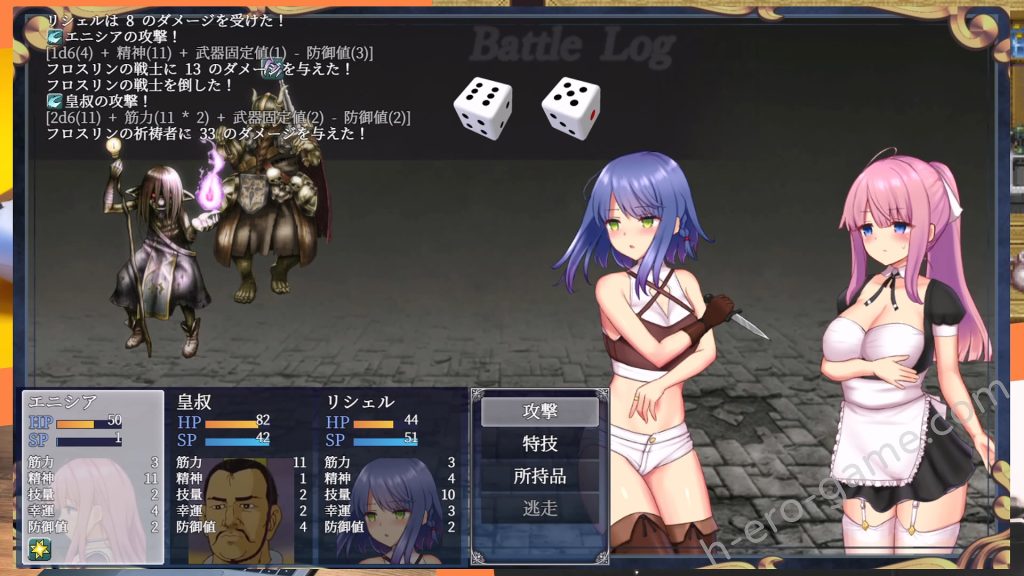Viewport: 1024px width, 576px height.
Task: Select the 逃走 escape command
Action: 540,508
